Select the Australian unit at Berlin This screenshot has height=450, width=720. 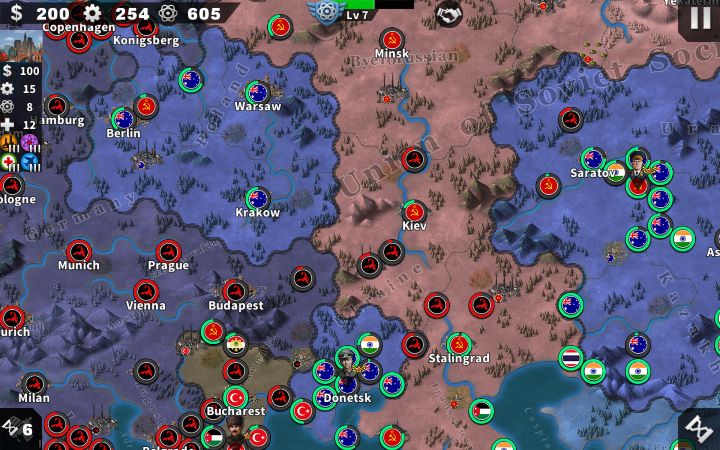(122, 119)
